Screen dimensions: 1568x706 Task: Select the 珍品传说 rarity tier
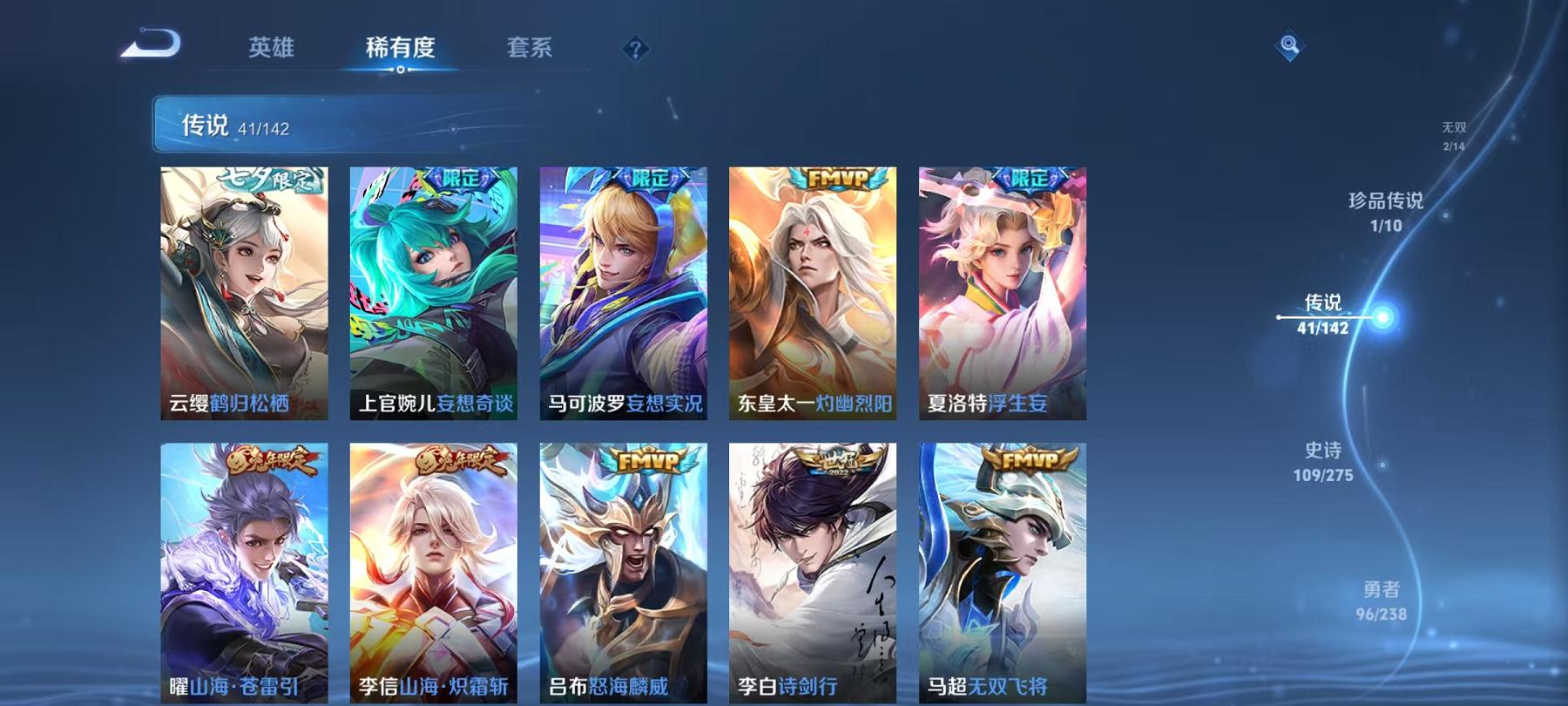[1385, 209]
